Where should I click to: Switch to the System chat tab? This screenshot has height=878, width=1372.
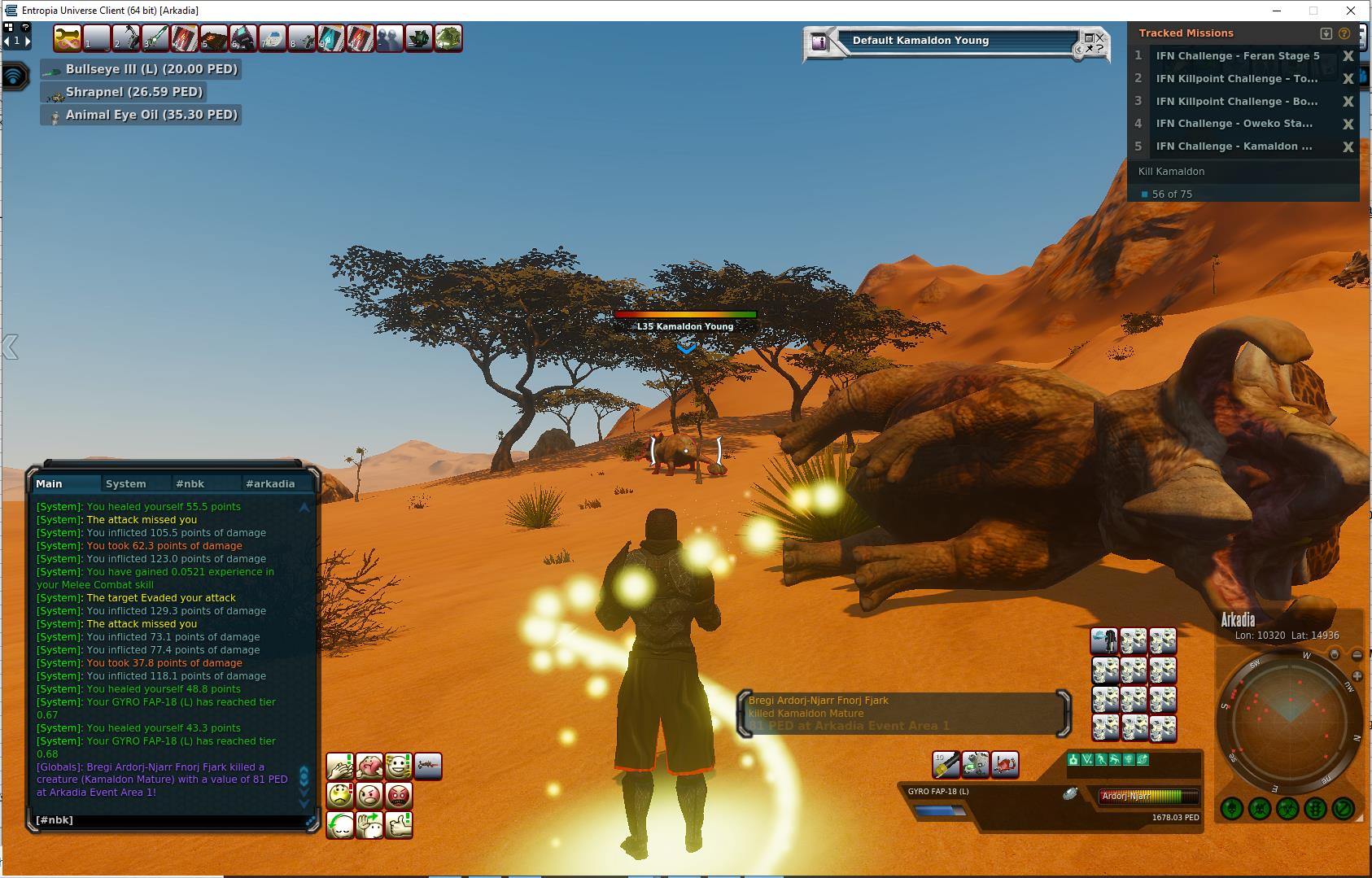pyautogui.click(x=126, y=483)
